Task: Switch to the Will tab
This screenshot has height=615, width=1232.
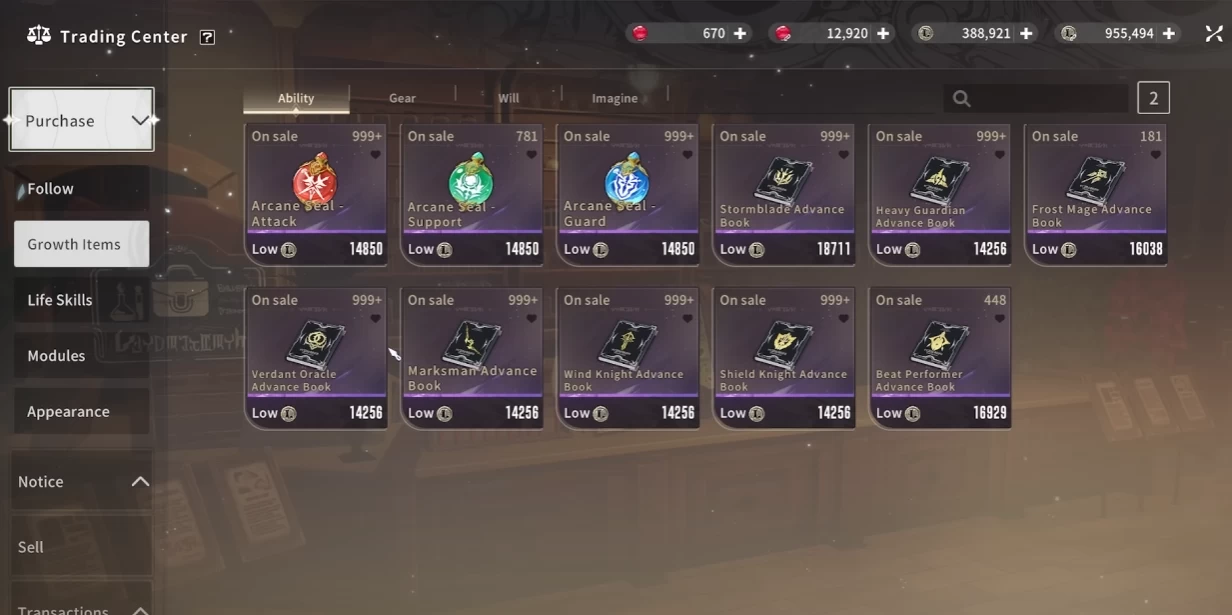Action: click(x=508, y=98)
